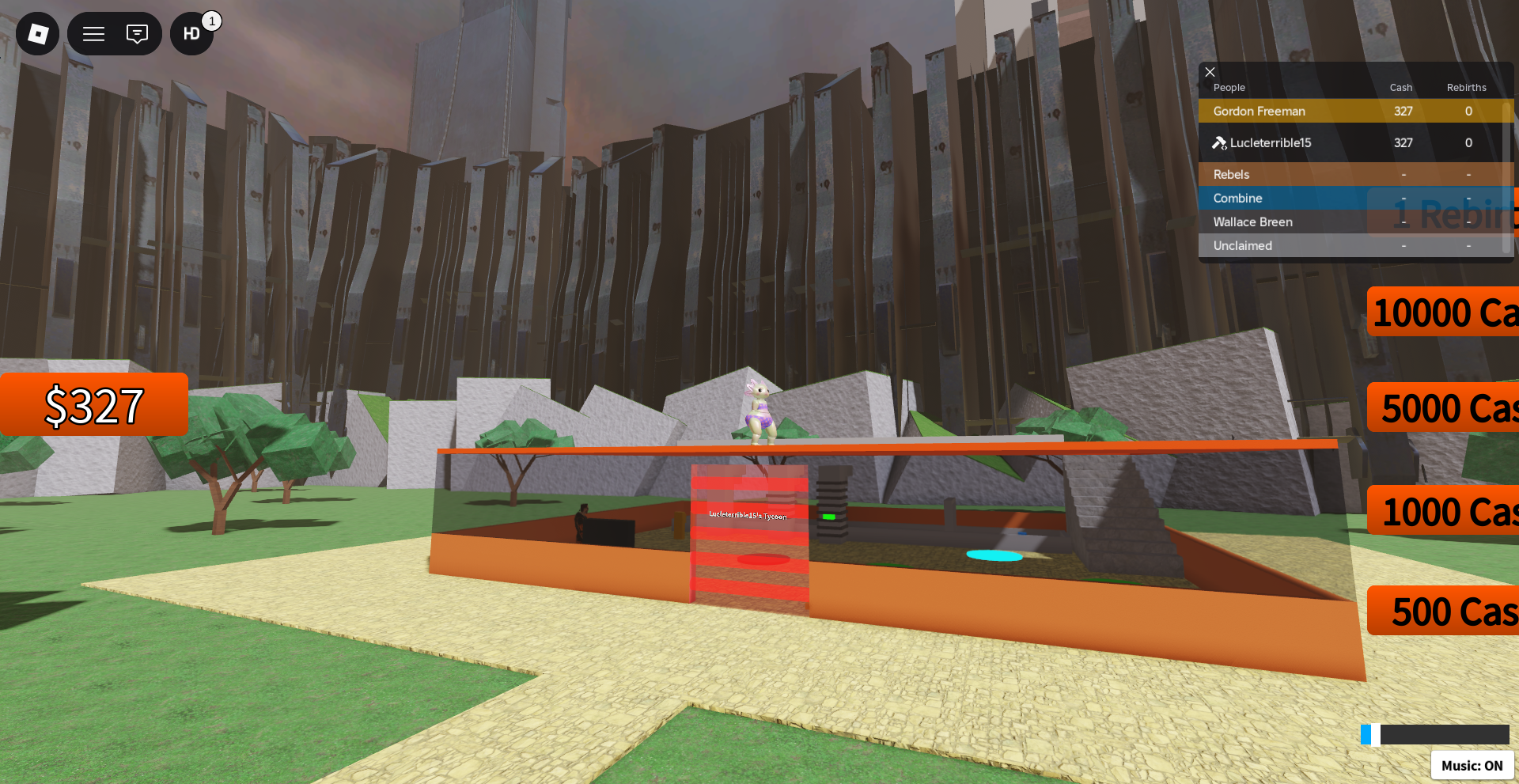Buy the 500 Cash pack
Viewport: 1519px width, 784px height.
click(x=1445, y=610)
